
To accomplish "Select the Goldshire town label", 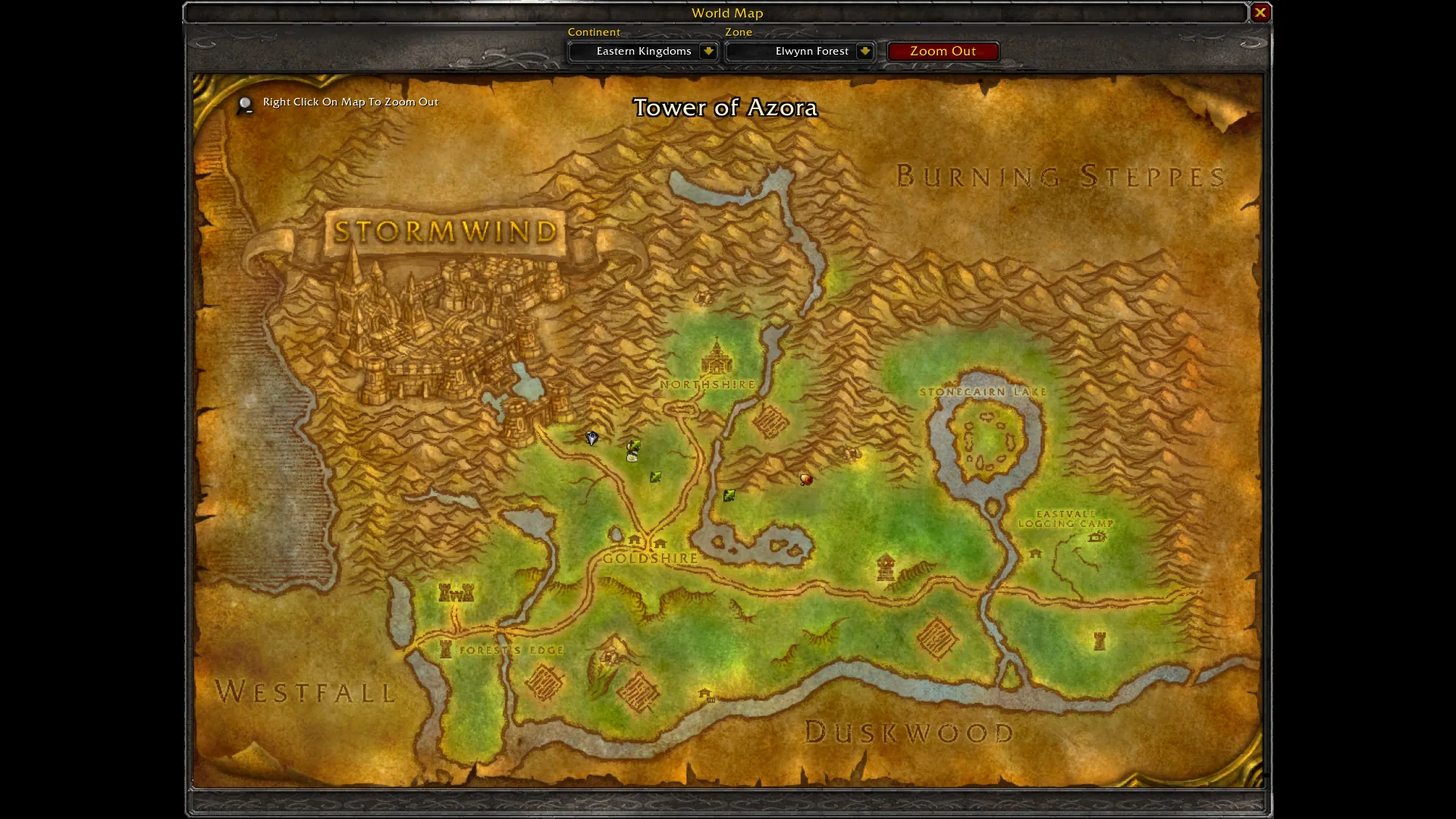I will 650,558.
